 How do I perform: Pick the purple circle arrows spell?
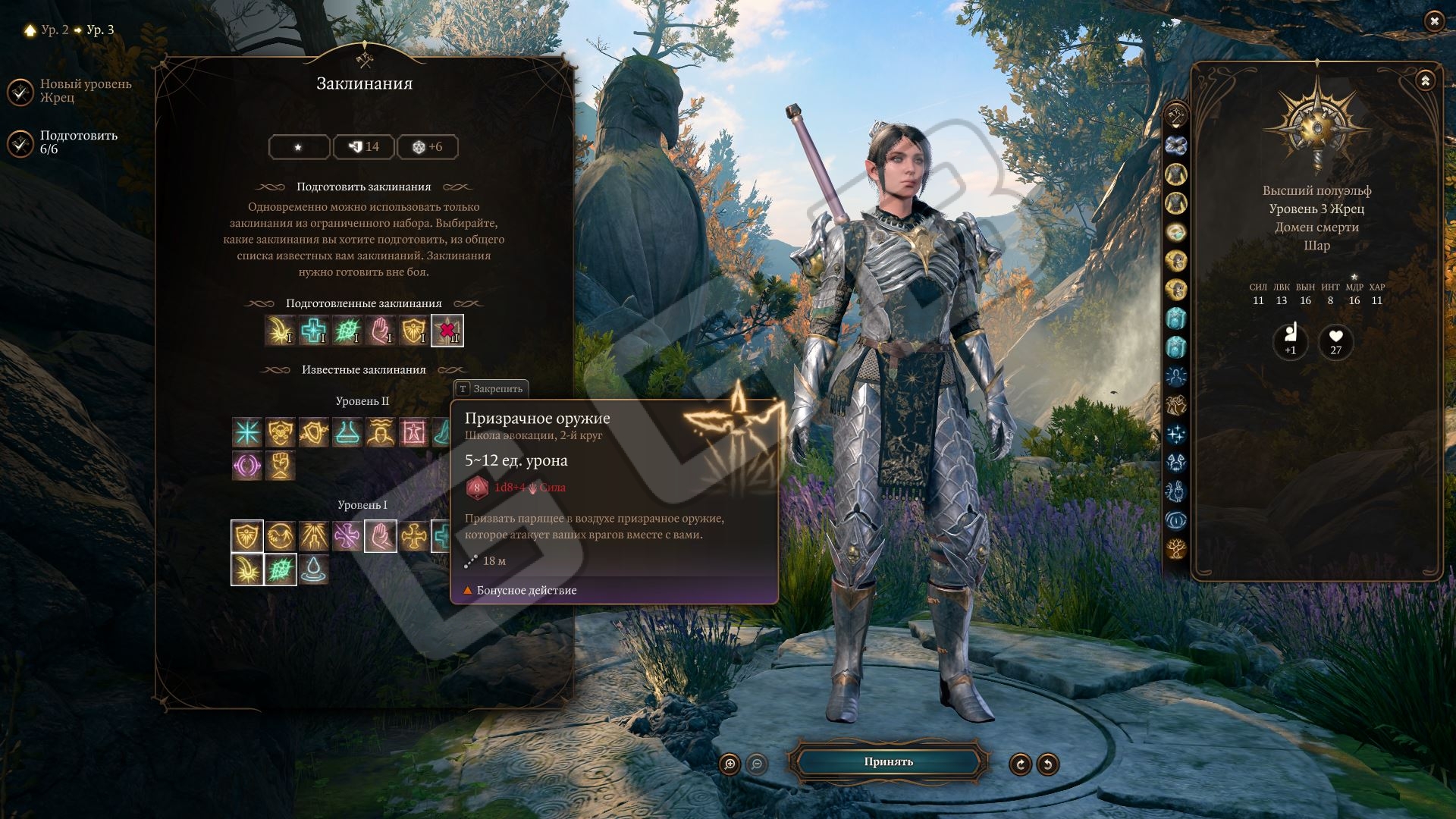[x=247, y=466]
